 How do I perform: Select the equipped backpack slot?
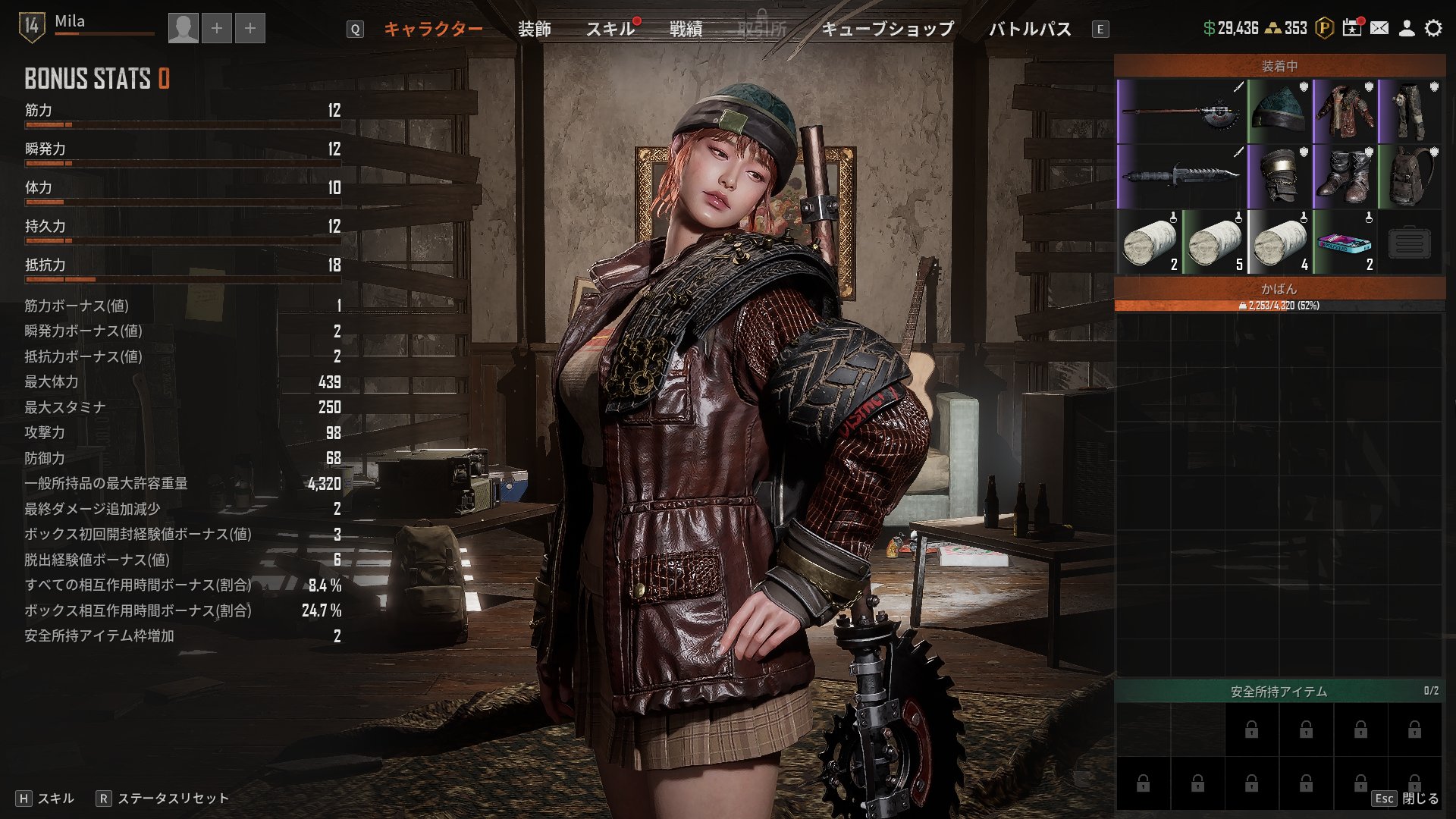point(1410,177)
